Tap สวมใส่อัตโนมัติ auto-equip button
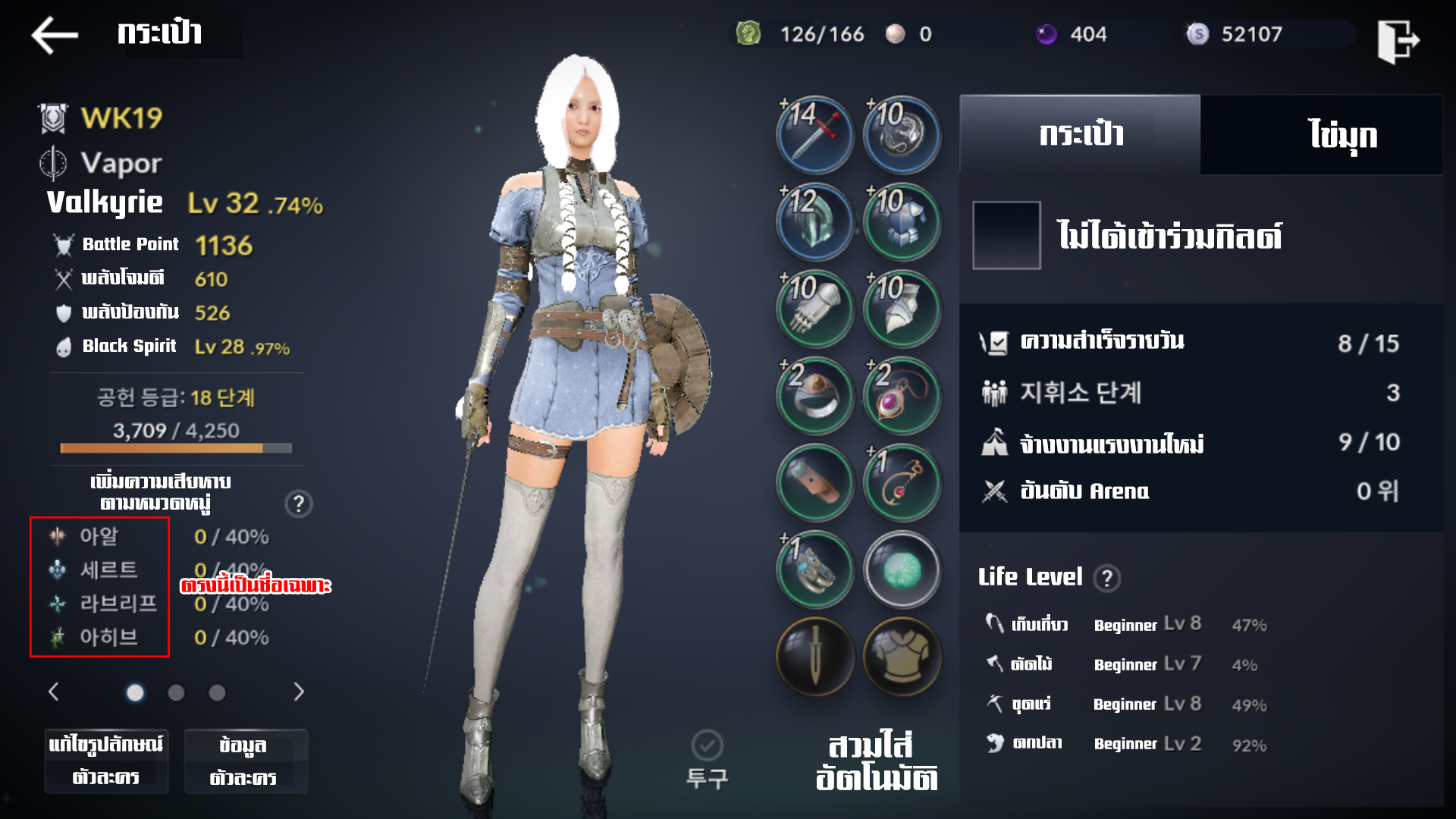Viewport: 1456px width, 819px height. coord(876,761)
